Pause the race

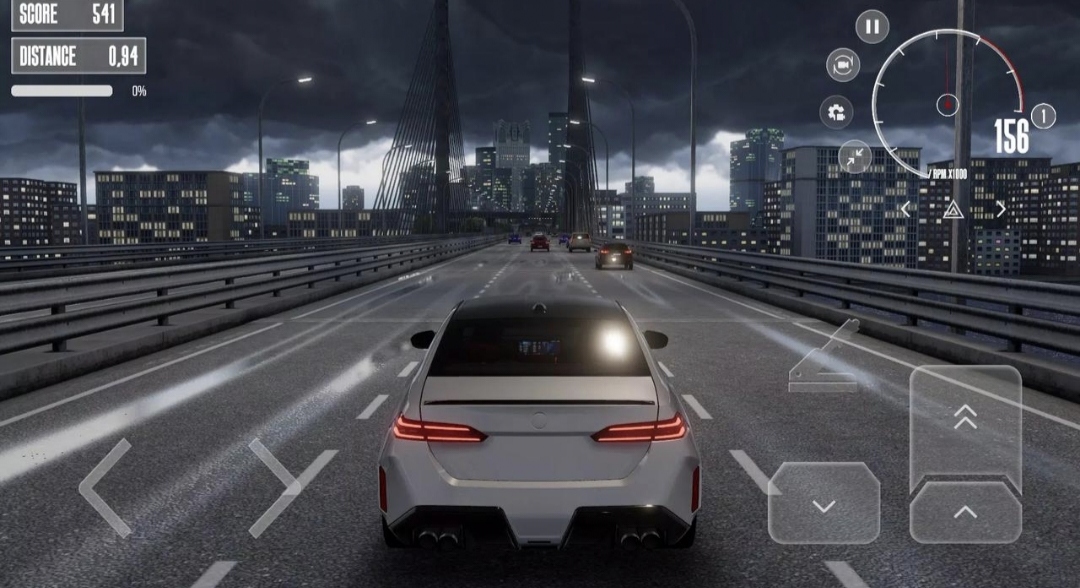point(872,26)
